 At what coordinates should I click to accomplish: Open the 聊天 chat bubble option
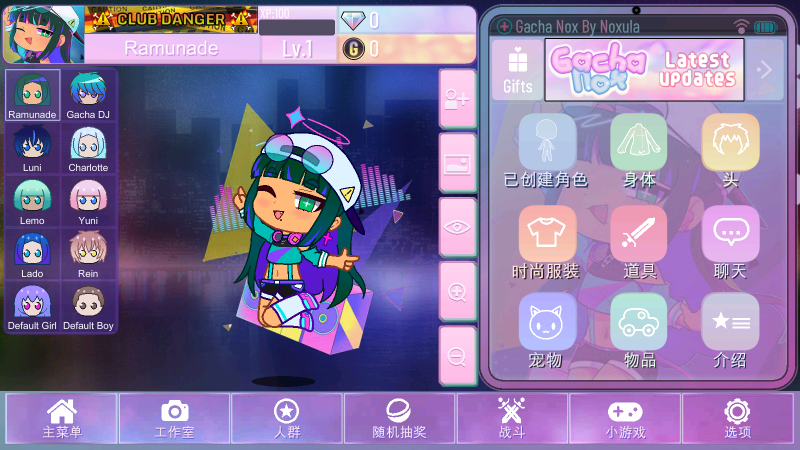coord(730,242)
